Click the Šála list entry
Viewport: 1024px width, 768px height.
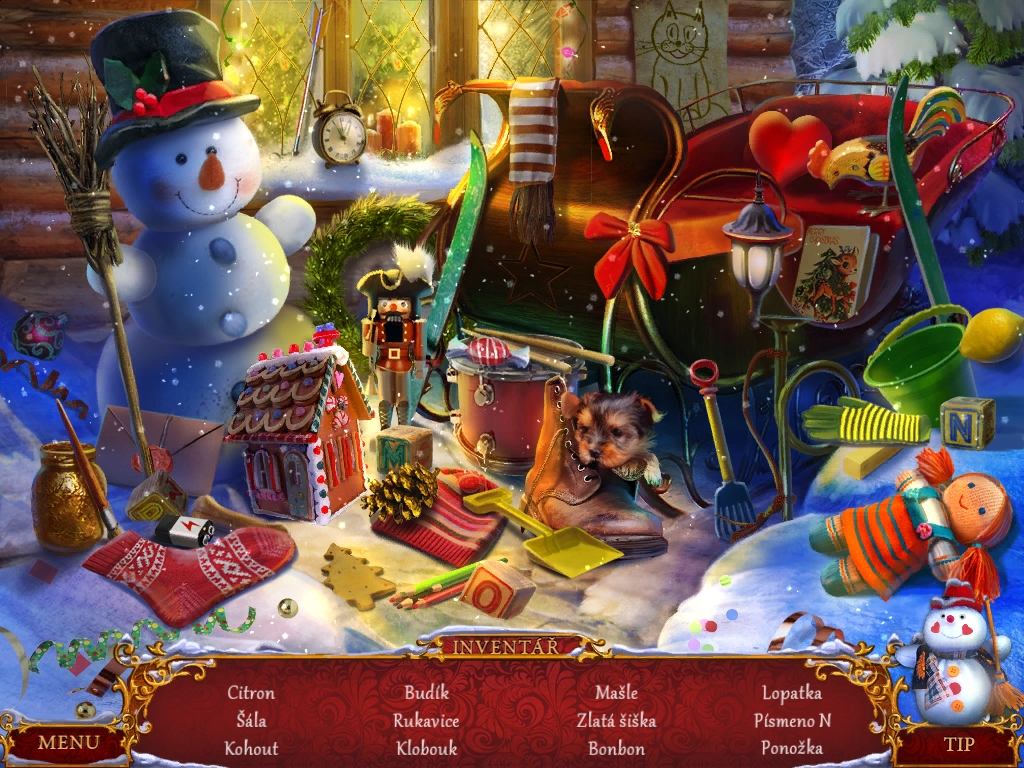coord(251,720)
